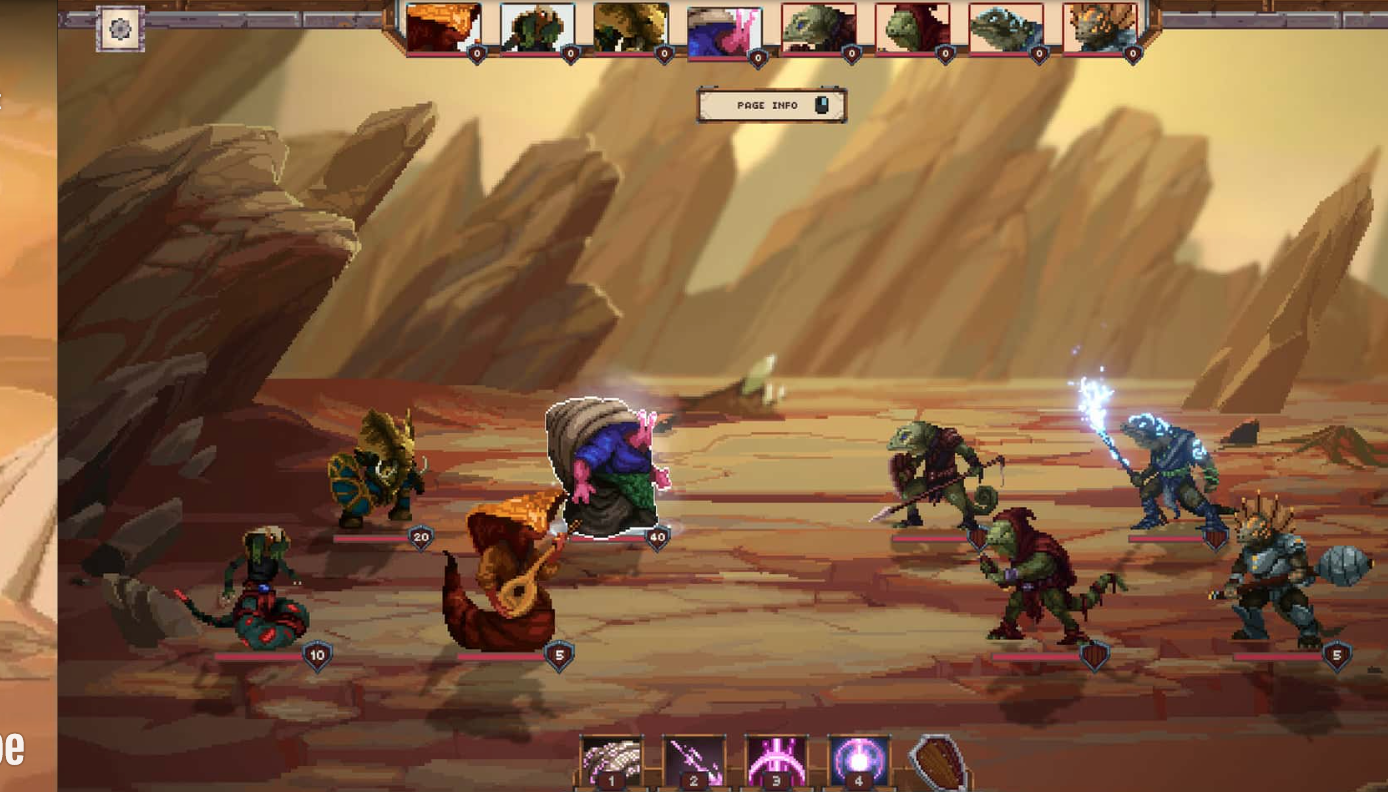Cast the glowing orb ability in slot 4
Image resolution: width=1388 pixels, height=792 pixels.
[x=858, y=763]
